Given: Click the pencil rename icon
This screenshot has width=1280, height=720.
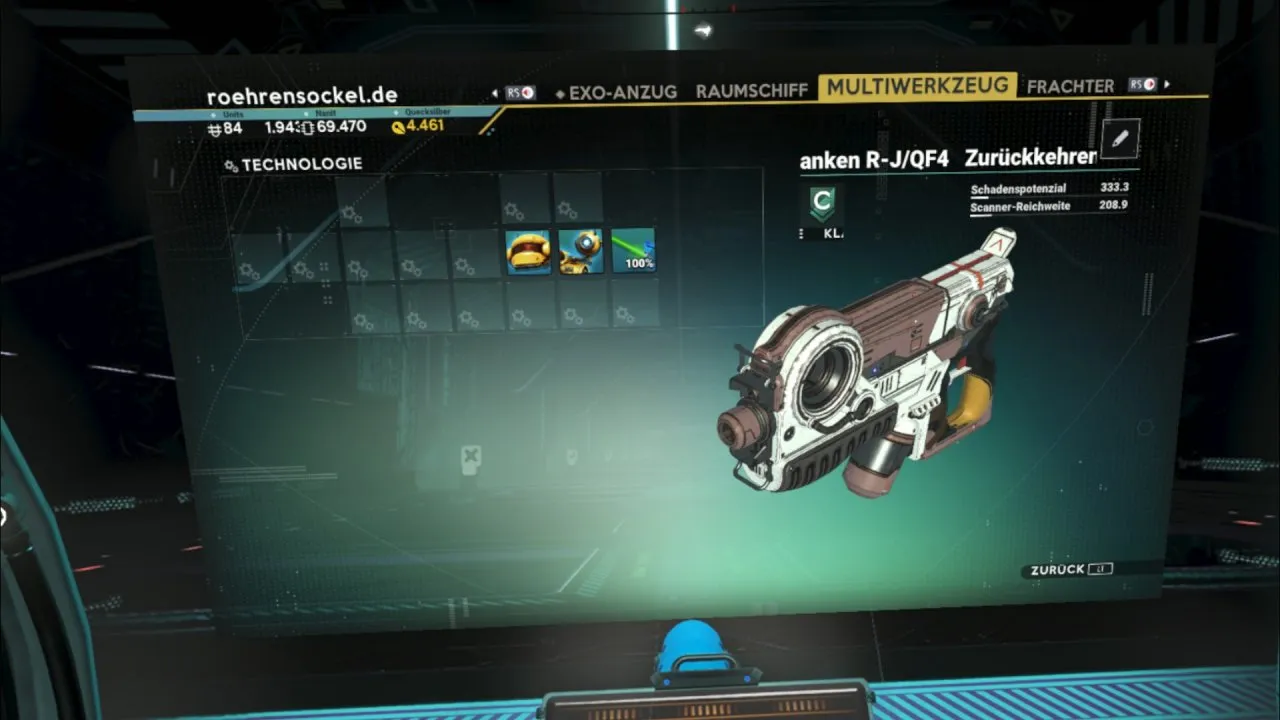Looking at the screenshot, I should tap(1119, 139).
